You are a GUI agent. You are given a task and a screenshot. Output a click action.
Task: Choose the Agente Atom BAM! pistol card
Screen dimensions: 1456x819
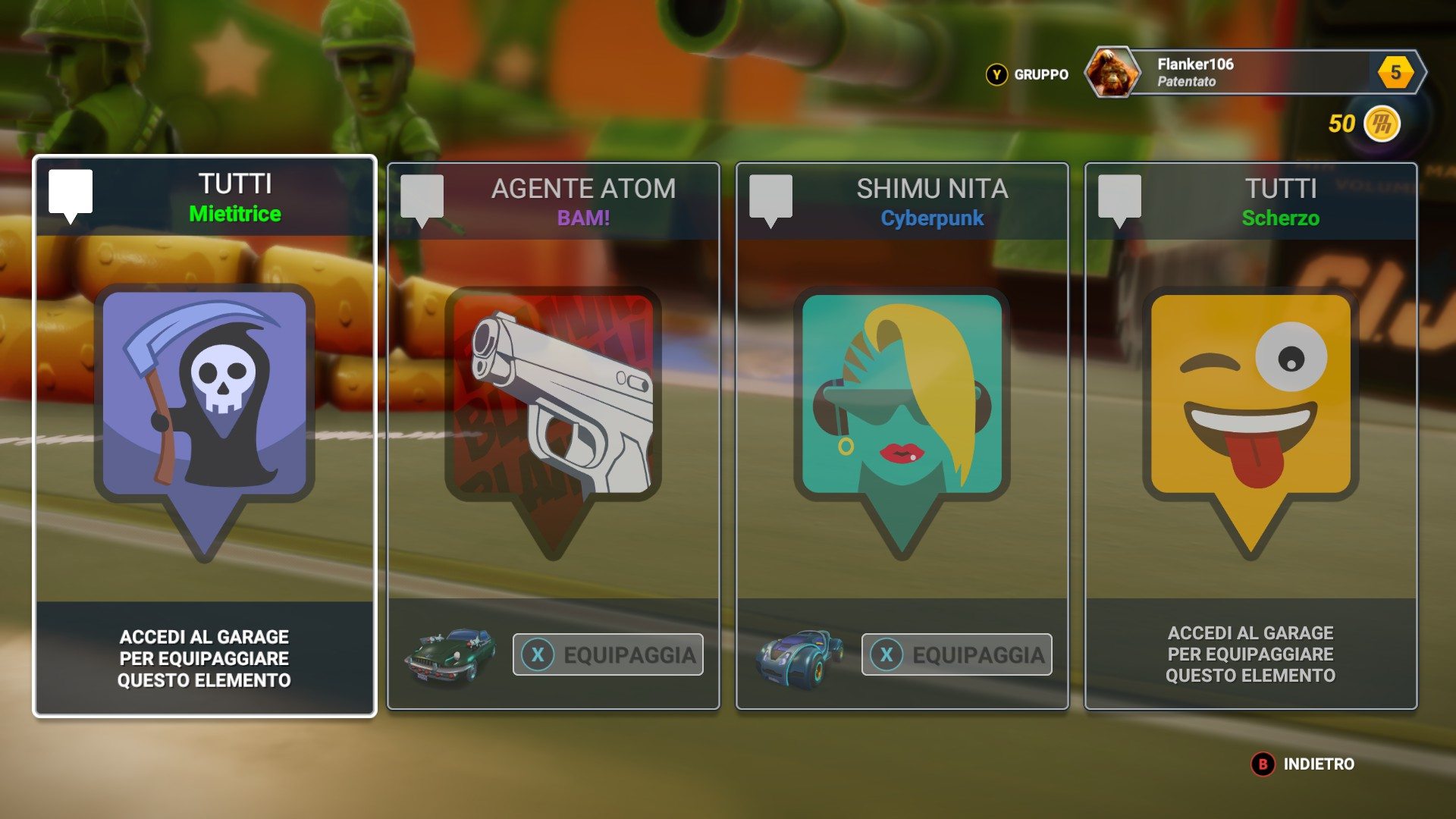point(553,425)
